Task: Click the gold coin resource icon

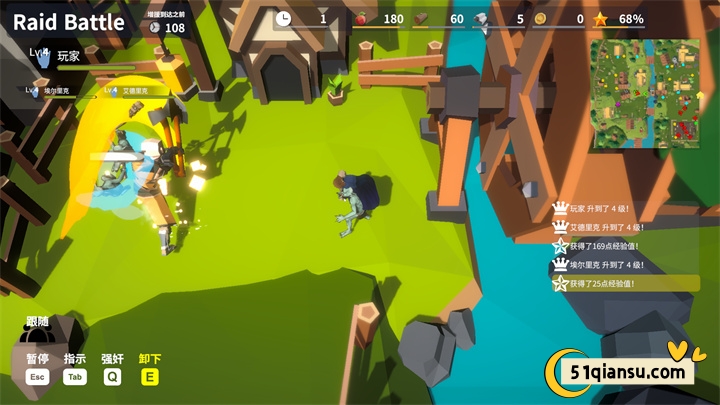Action: 540,18
